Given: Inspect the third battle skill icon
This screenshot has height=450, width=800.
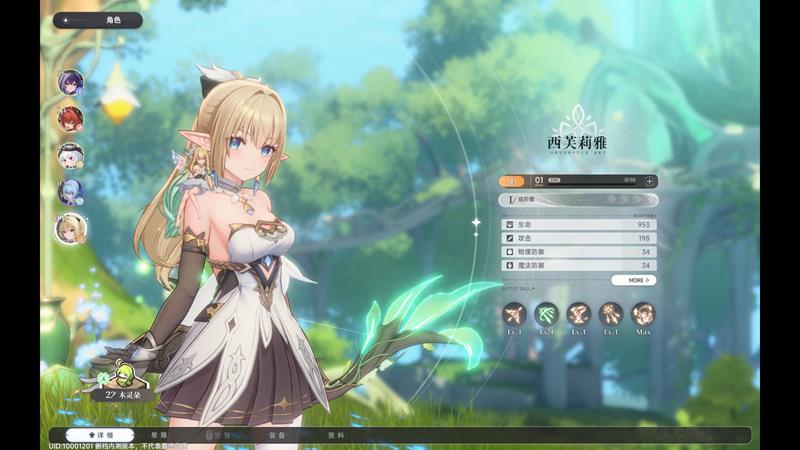Looking at the screenshot, I should tap(578, 314).
